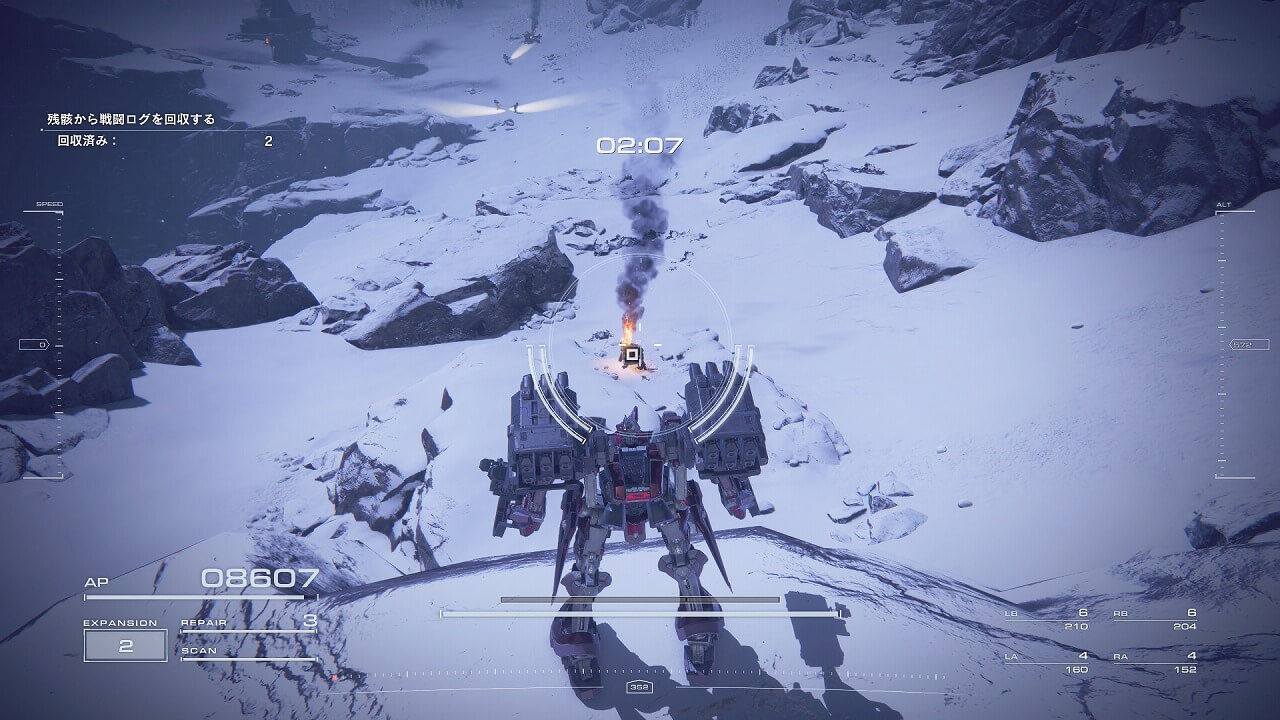1280x720 pixels.
Task: Pick the RA weapon slot
Action: [1155, 662]
